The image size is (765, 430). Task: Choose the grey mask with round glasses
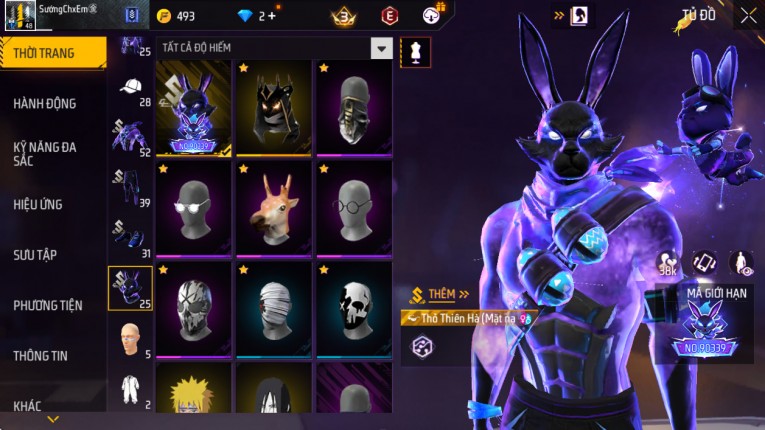point(354,206)
